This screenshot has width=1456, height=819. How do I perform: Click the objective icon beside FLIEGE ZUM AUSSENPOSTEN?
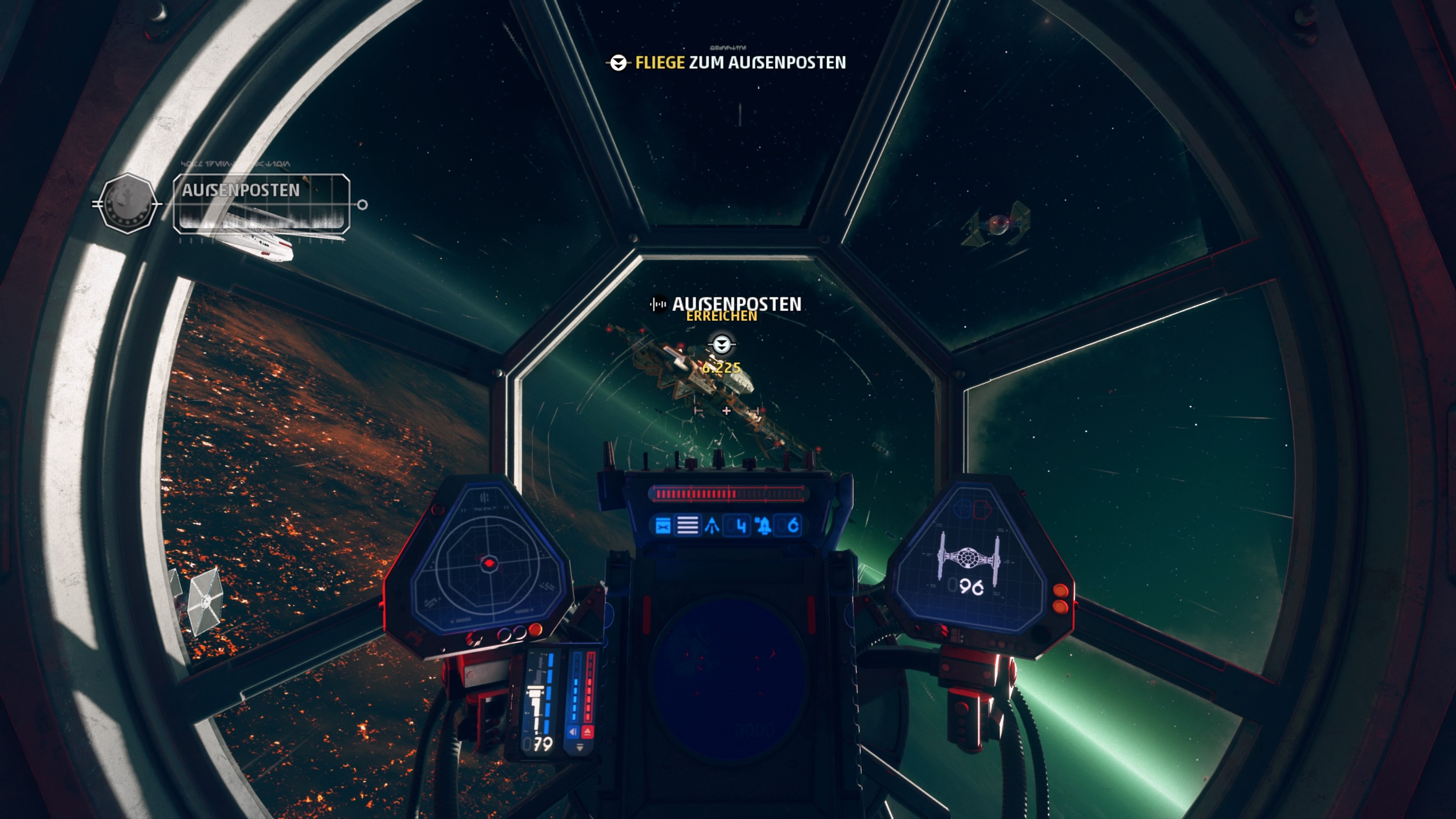[x=618, y=63]
